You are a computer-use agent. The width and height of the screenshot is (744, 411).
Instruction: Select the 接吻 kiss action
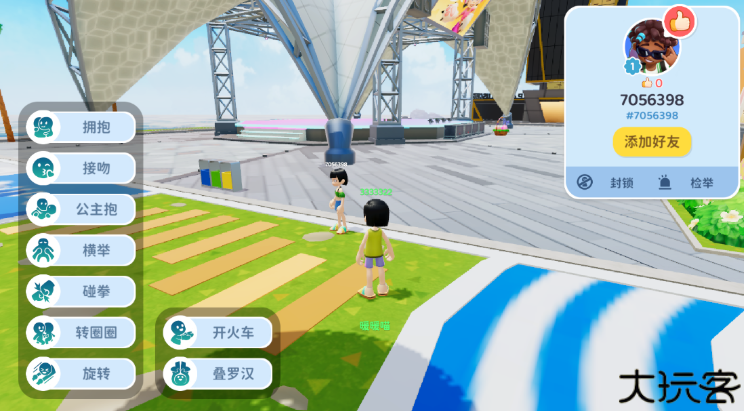pos(81,168)
